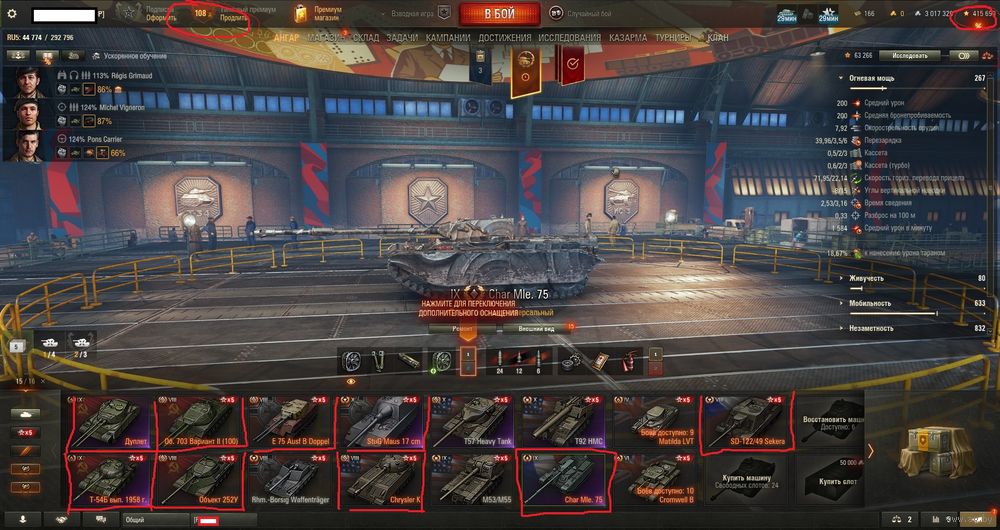The width and height of the screenshot is (1000, 530).
Task: Switch to the СКЛАД (depot) tab
Action: (x=366, y=37)
